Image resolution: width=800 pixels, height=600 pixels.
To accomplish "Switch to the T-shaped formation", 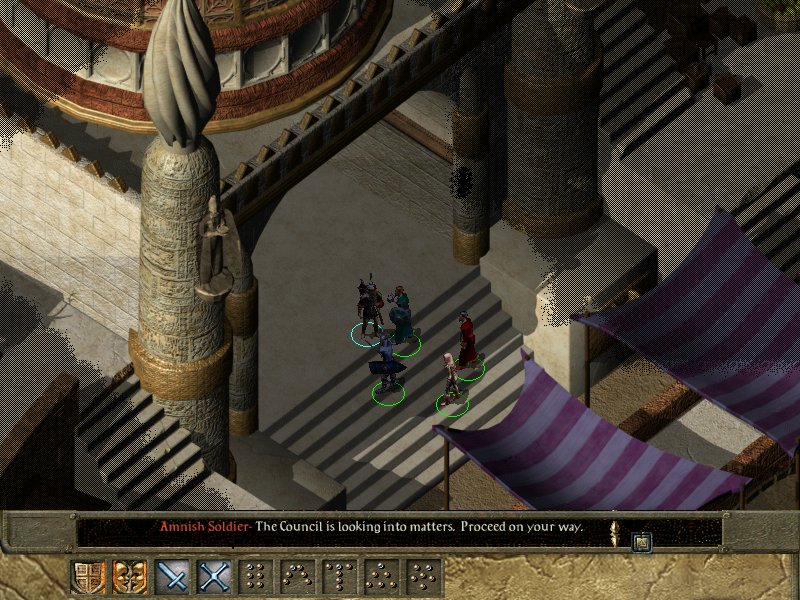I will point(339,576).
